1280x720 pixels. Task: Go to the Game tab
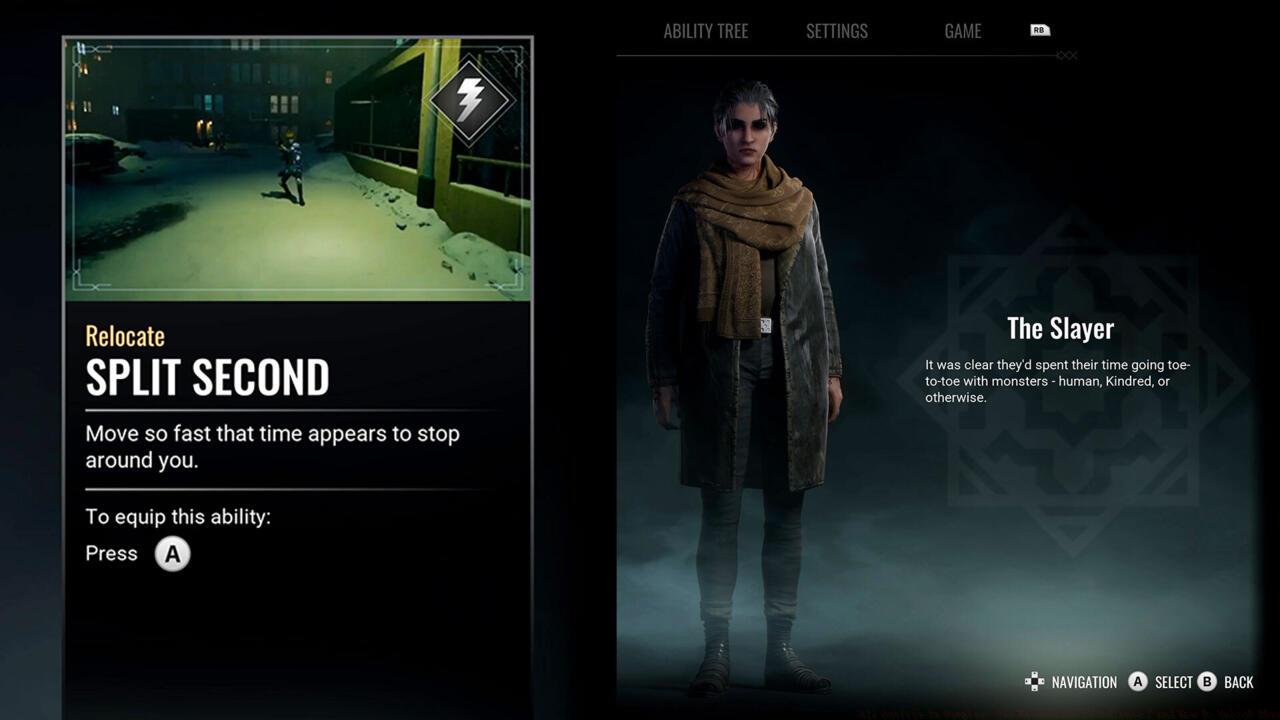[x=962, y=31]
